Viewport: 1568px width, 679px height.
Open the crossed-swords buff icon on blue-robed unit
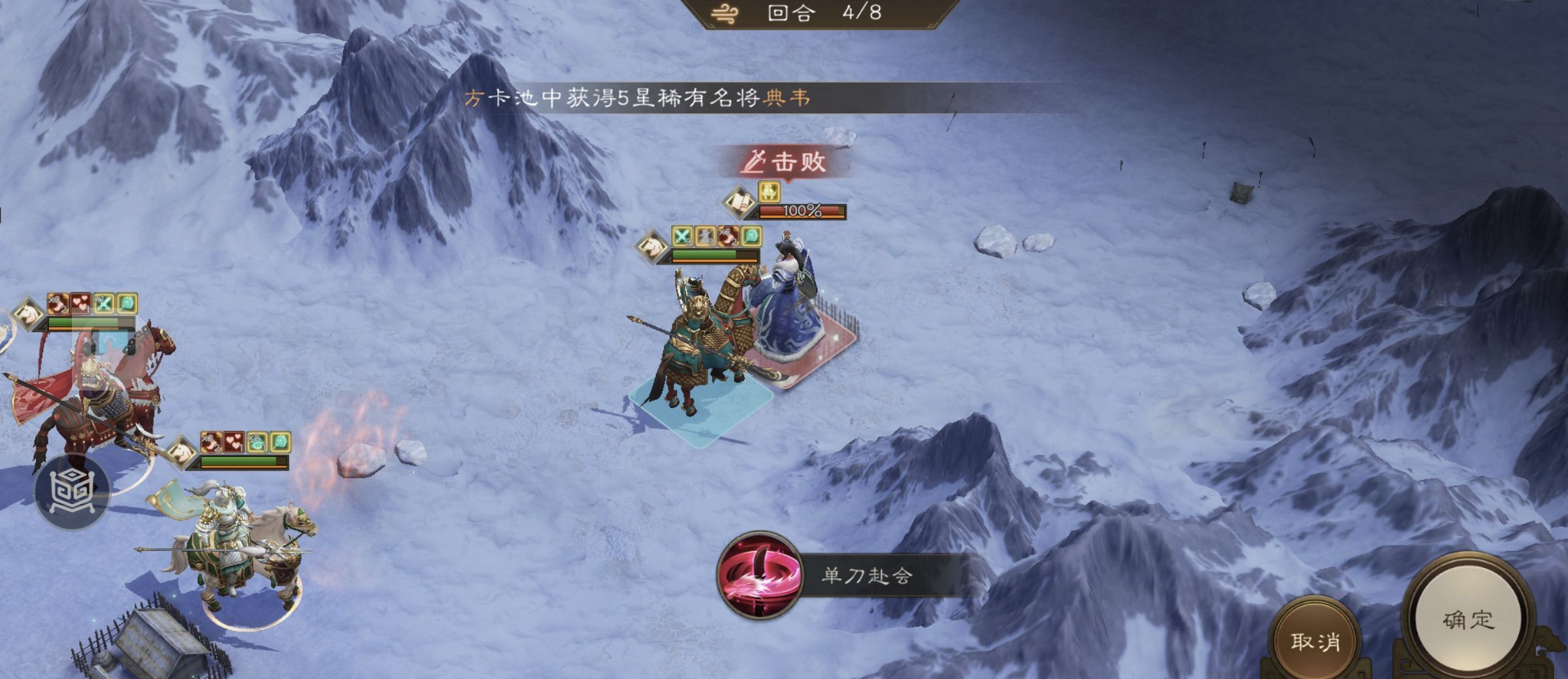682,236
